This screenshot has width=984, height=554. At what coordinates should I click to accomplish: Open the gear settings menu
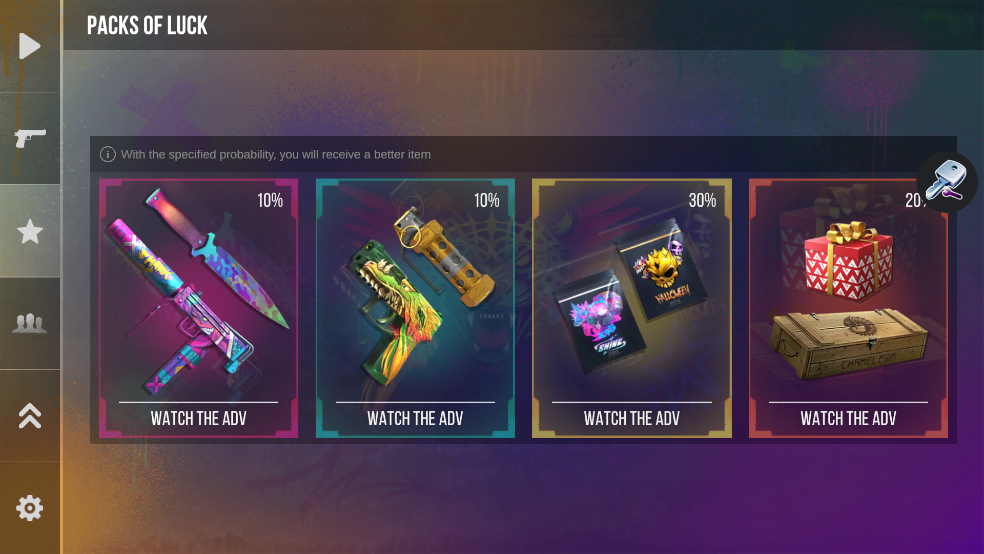[30, 508]
